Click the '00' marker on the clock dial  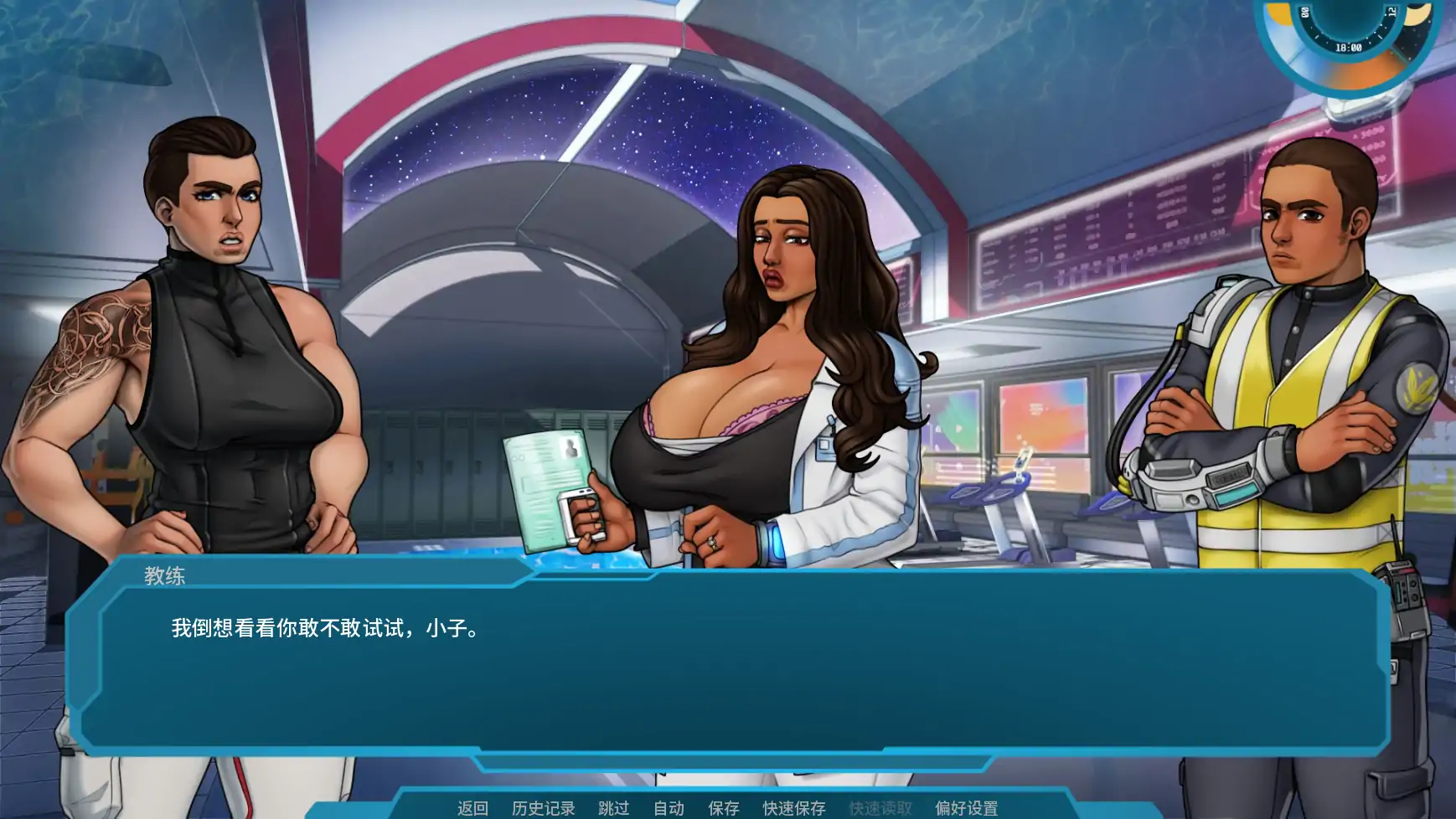point(1304,12)
